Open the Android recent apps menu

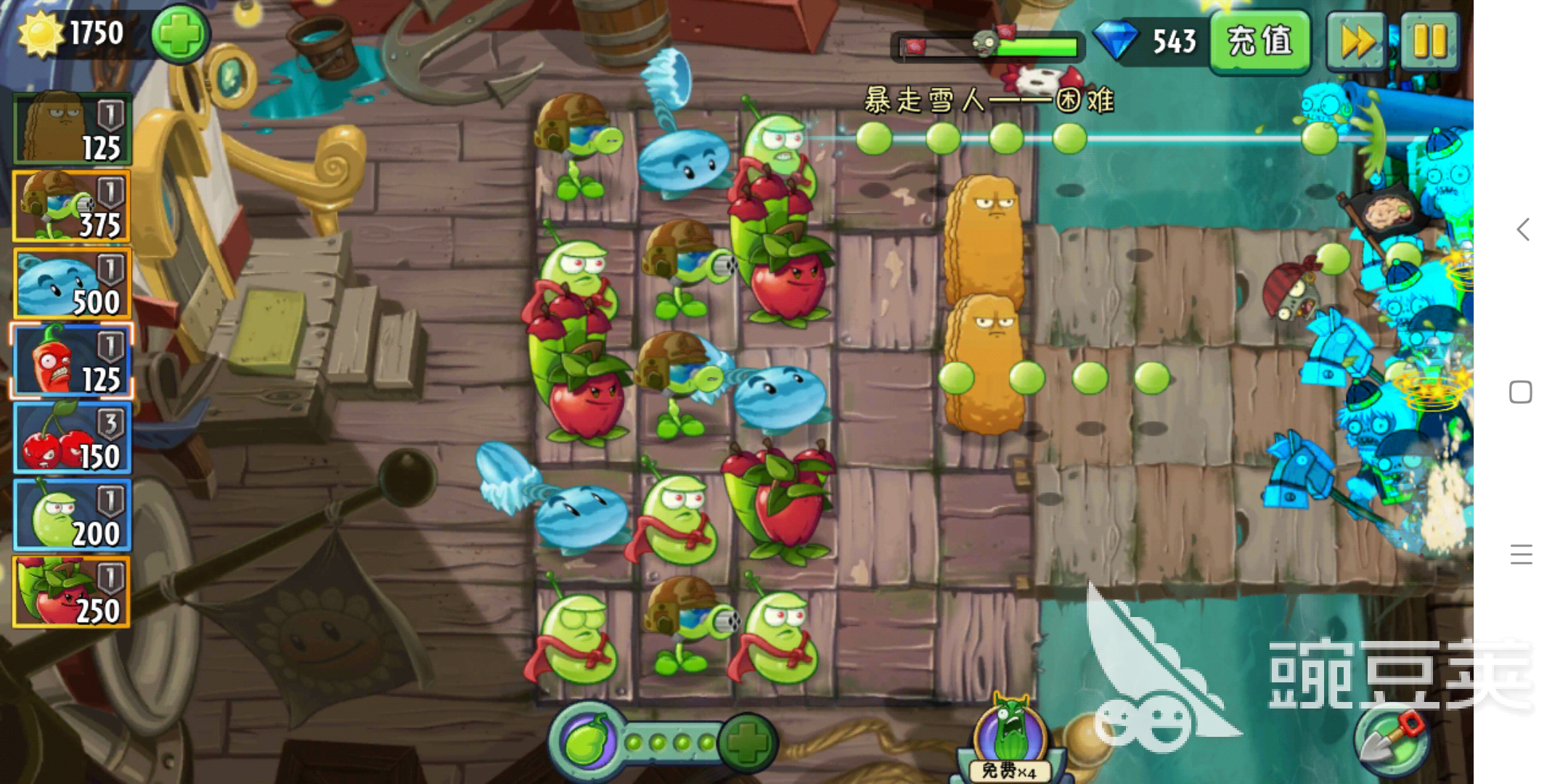(x=1521, y=555)
